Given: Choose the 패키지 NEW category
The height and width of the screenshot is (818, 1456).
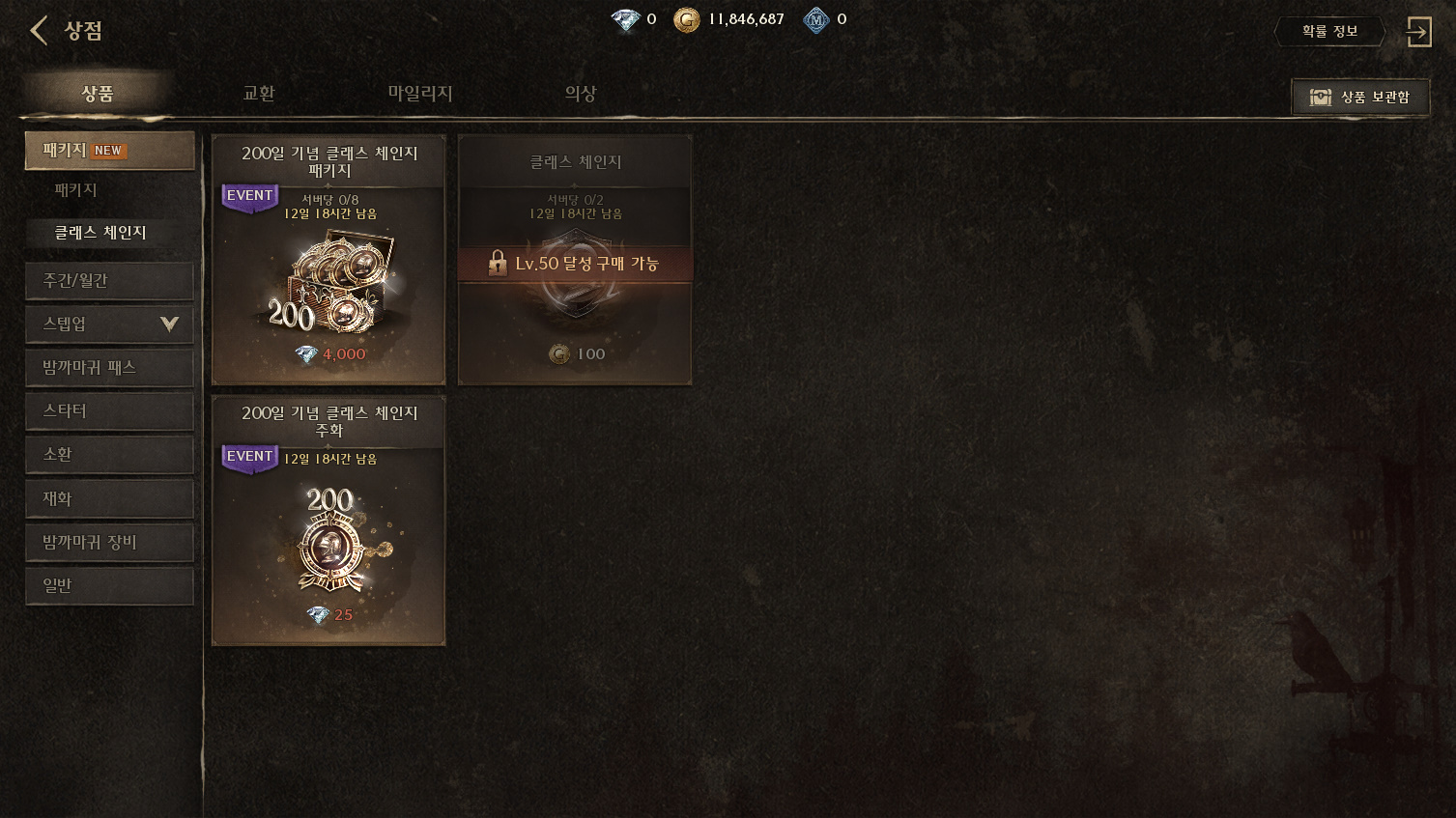Looking at the screenshot, I should point(109,151).
